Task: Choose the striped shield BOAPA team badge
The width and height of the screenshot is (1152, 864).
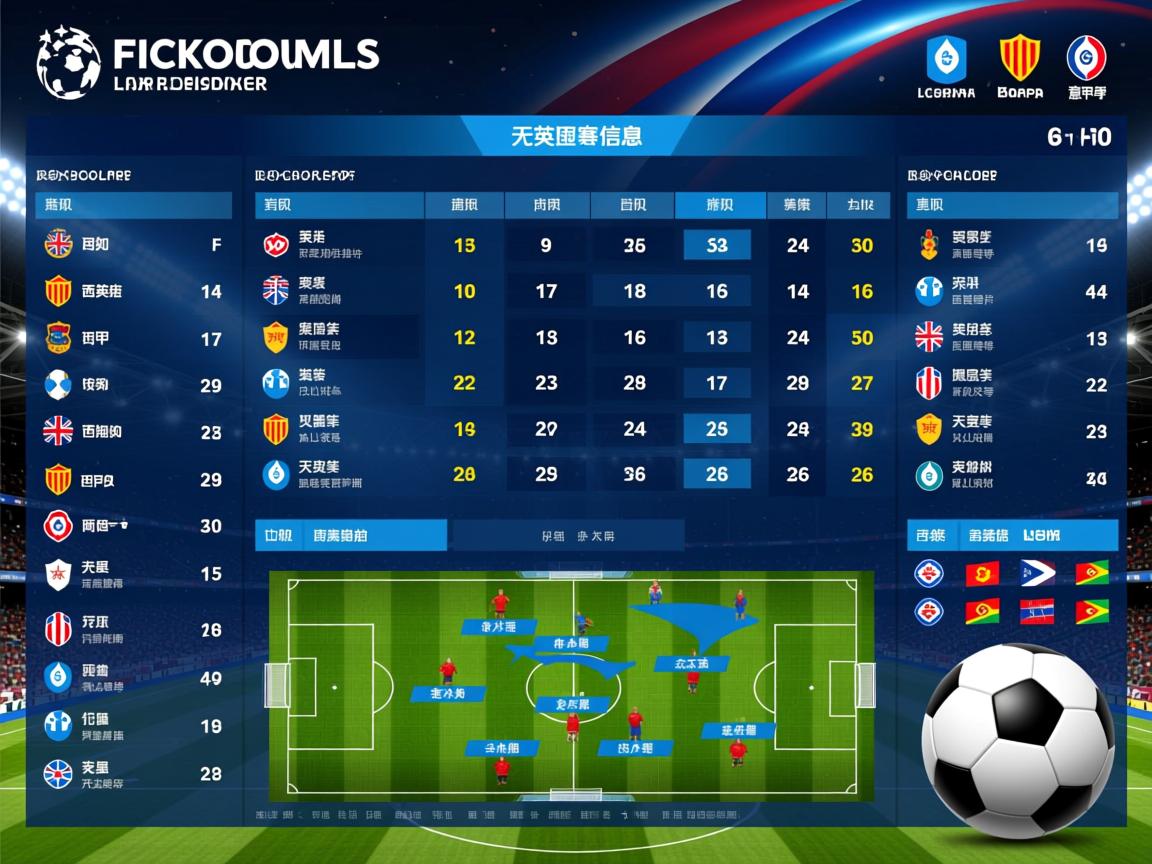Action: pyautogui.click(x=1019, y=58)
